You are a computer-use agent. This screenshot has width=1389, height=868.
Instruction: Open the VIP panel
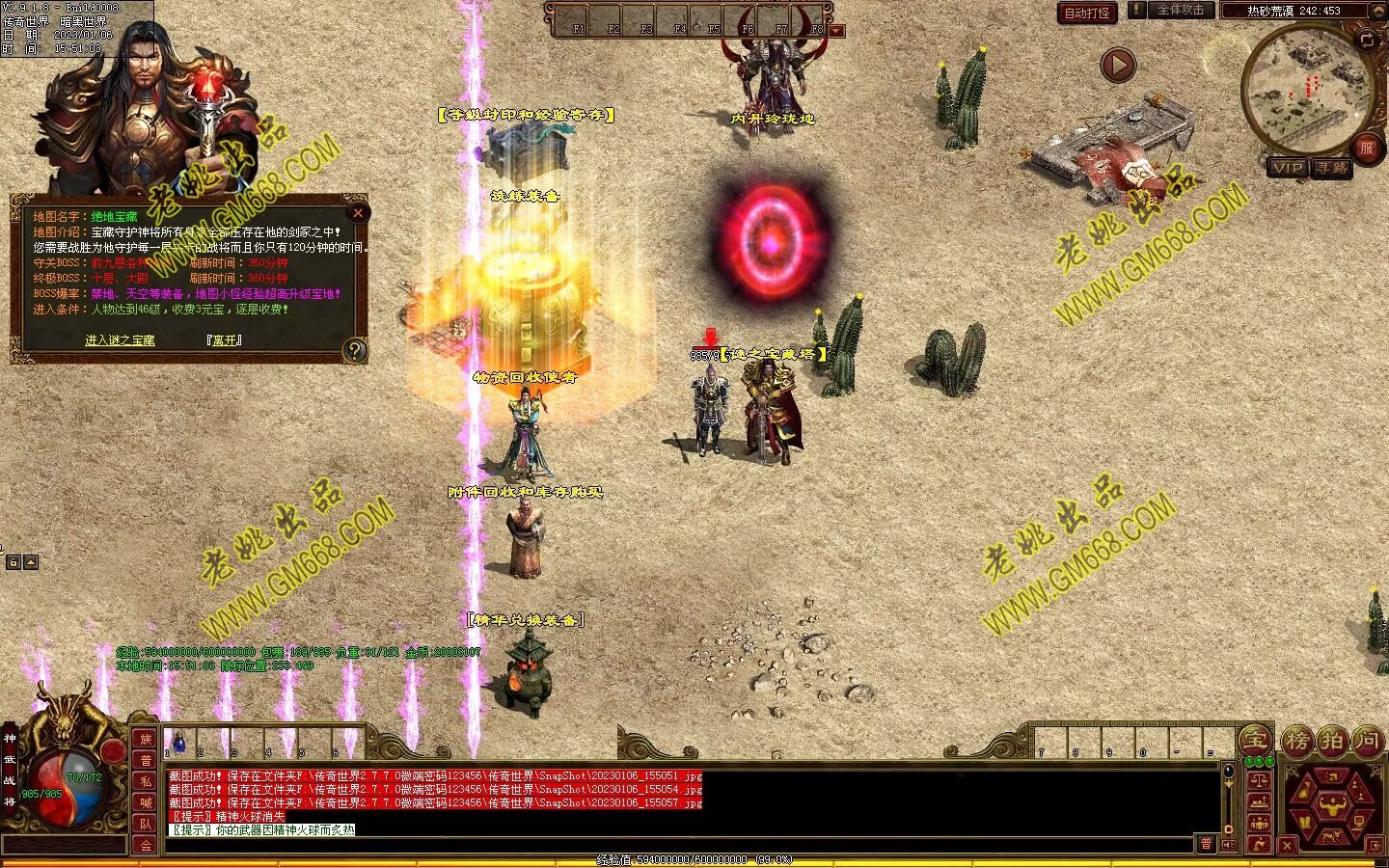tap(1288, 168)
